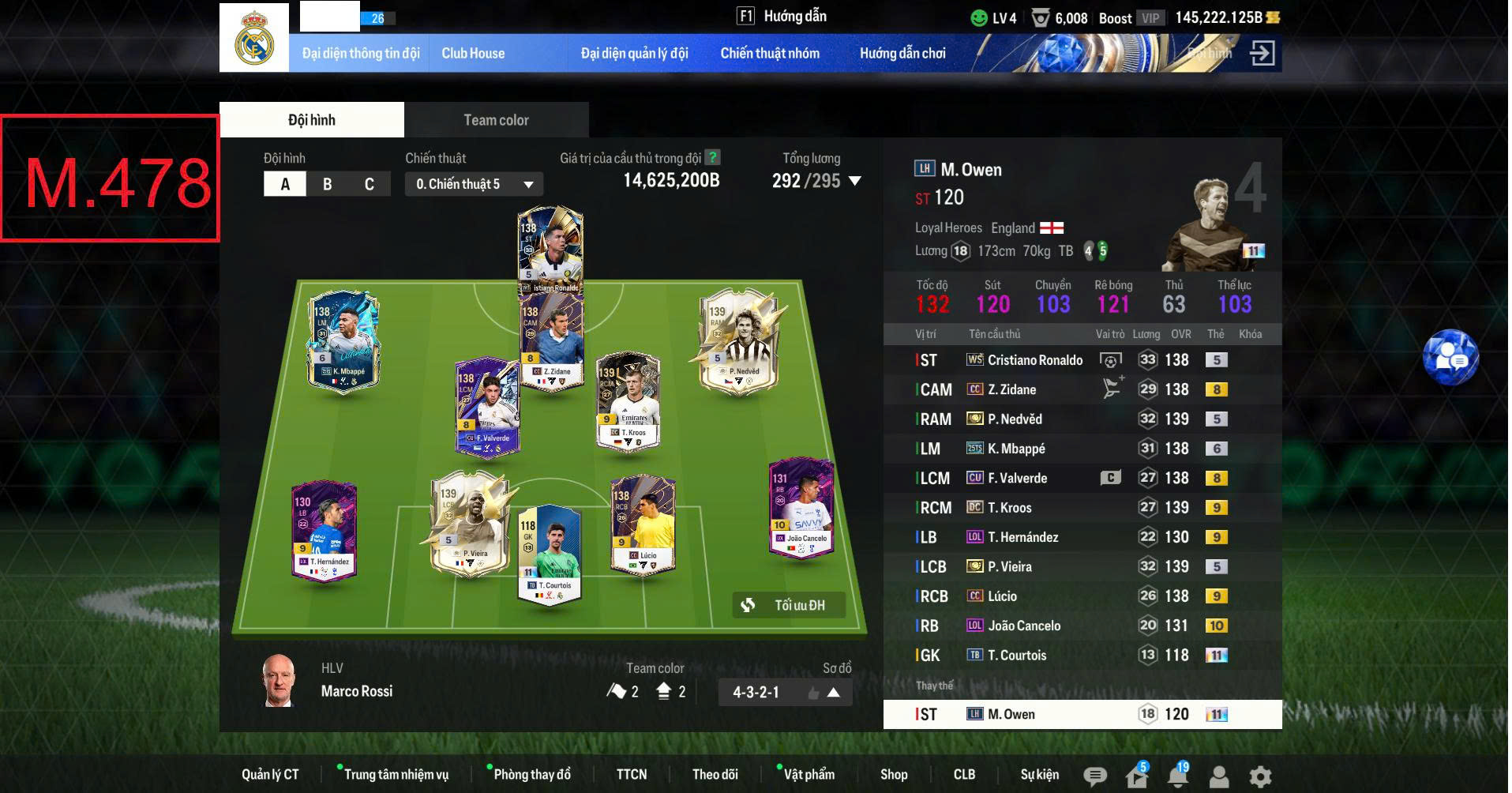This screenshot has height=793, width=1512.
Task: Click the green LV 4 smiley icon
Action: pos(979,17)
